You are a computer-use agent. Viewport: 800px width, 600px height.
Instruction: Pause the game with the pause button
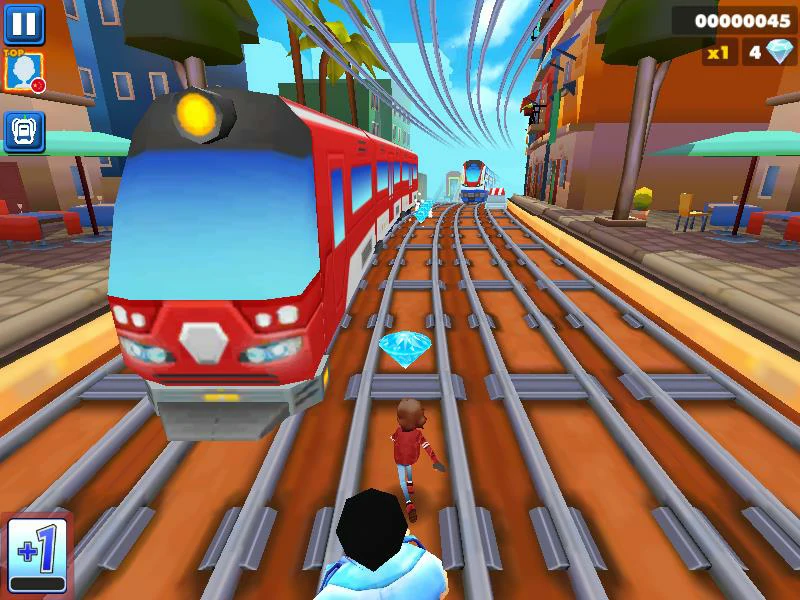[24, 22]
